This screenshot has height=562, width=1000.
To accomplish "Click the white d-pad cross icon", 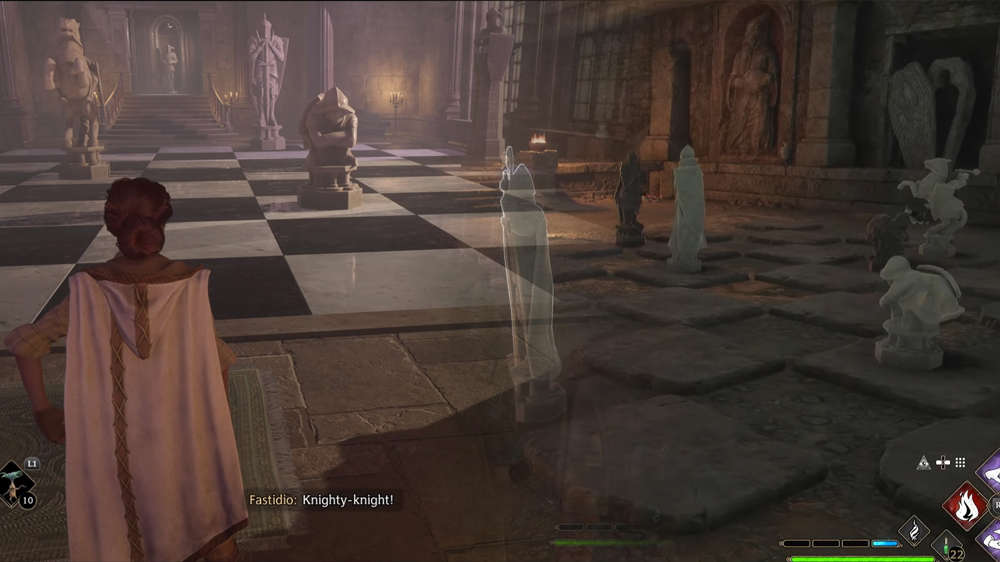I will pos(943,463).
